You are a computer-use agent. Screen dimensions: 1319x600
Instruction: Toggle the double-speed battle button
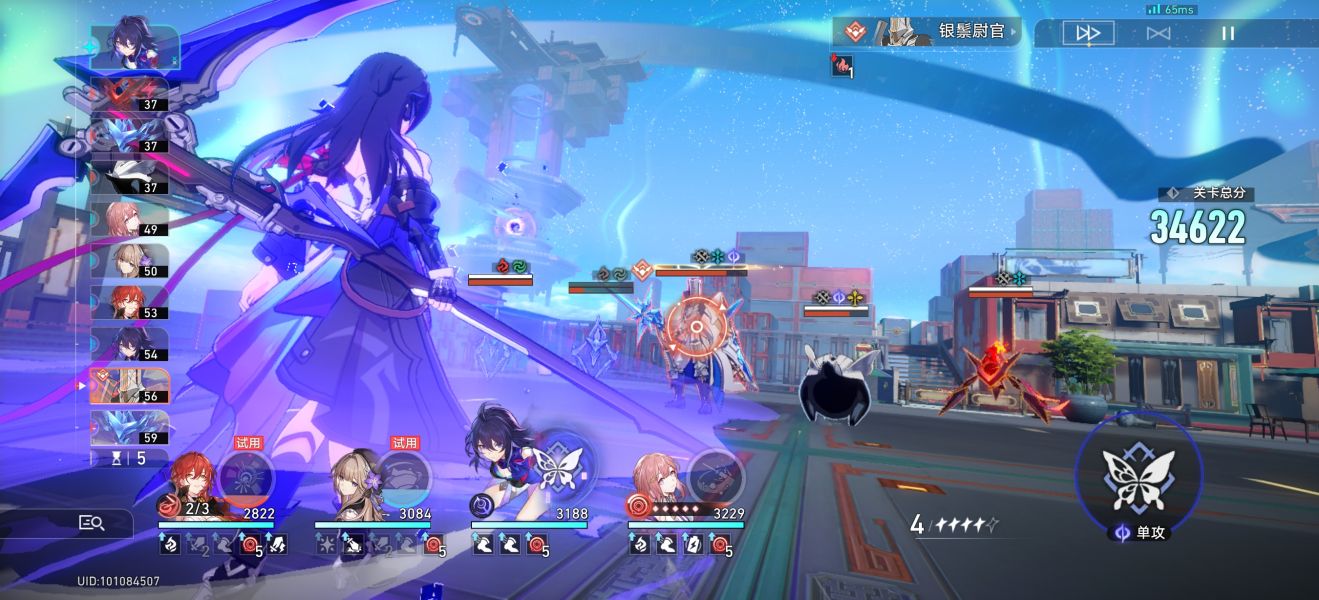click(x=1087, y=33)
